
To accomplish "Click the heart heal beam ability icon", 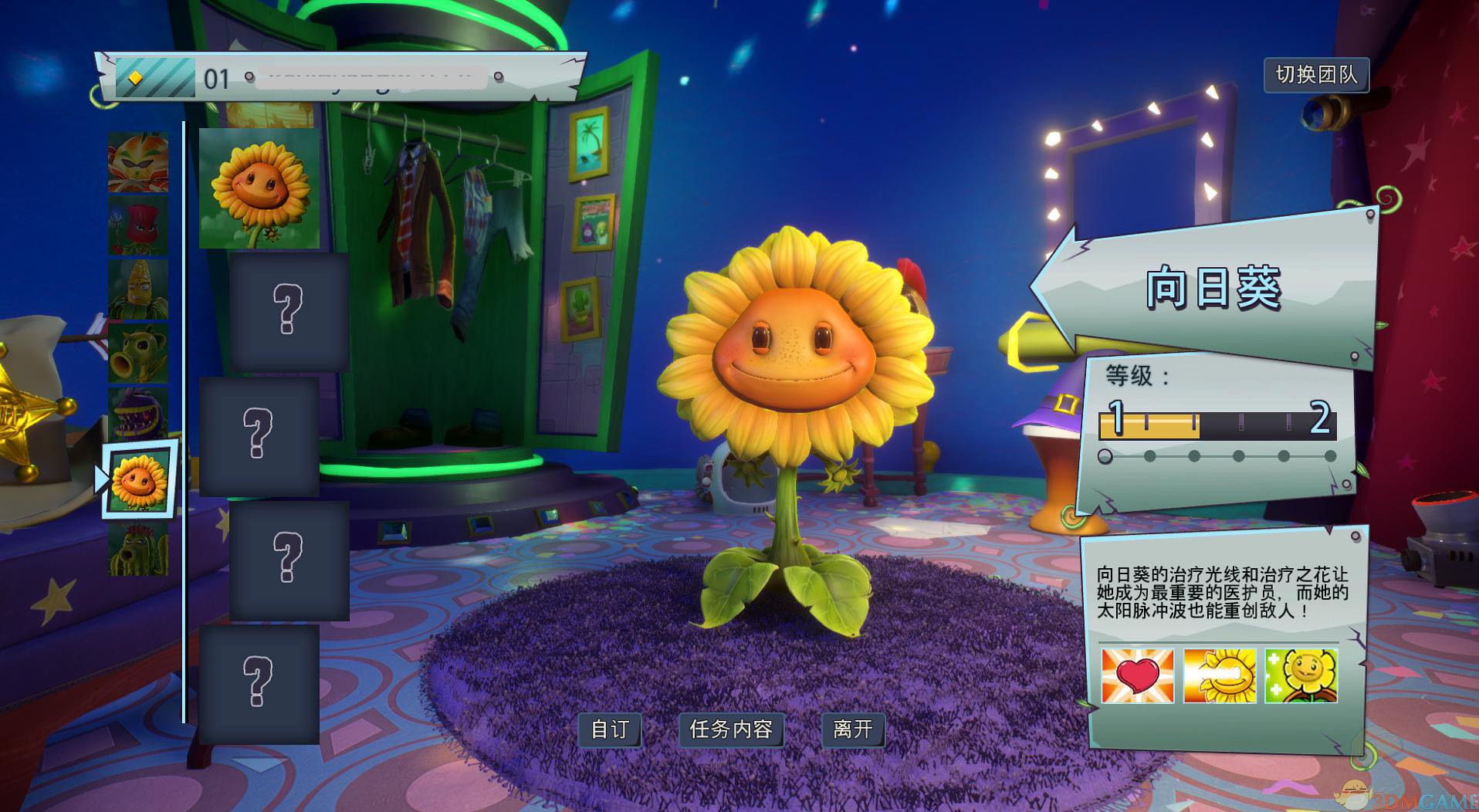I will pyautogui.click(x=1137, y=675).
